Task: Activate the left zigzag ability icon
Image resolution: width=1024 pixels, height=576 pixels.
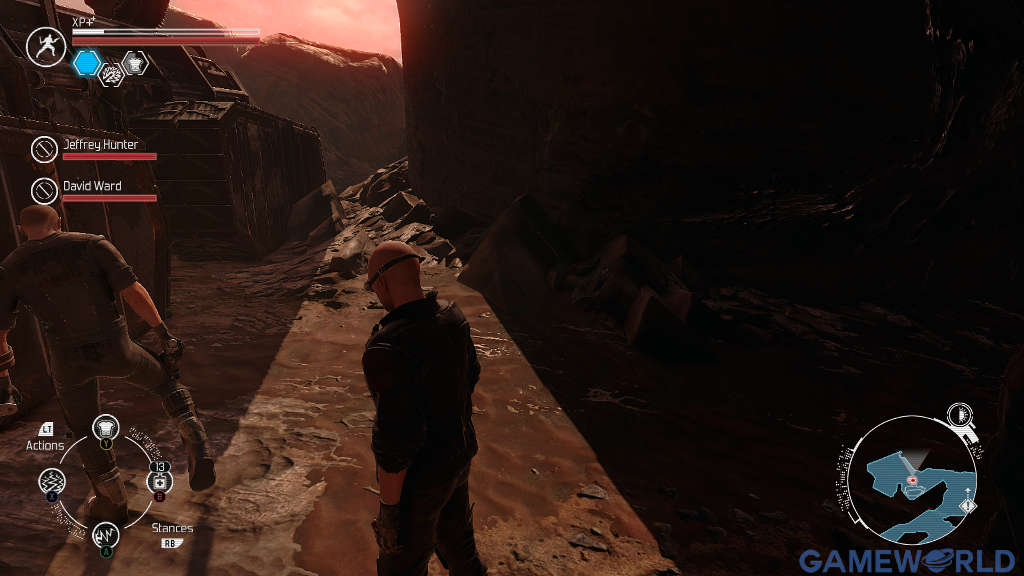Action: 53,483
